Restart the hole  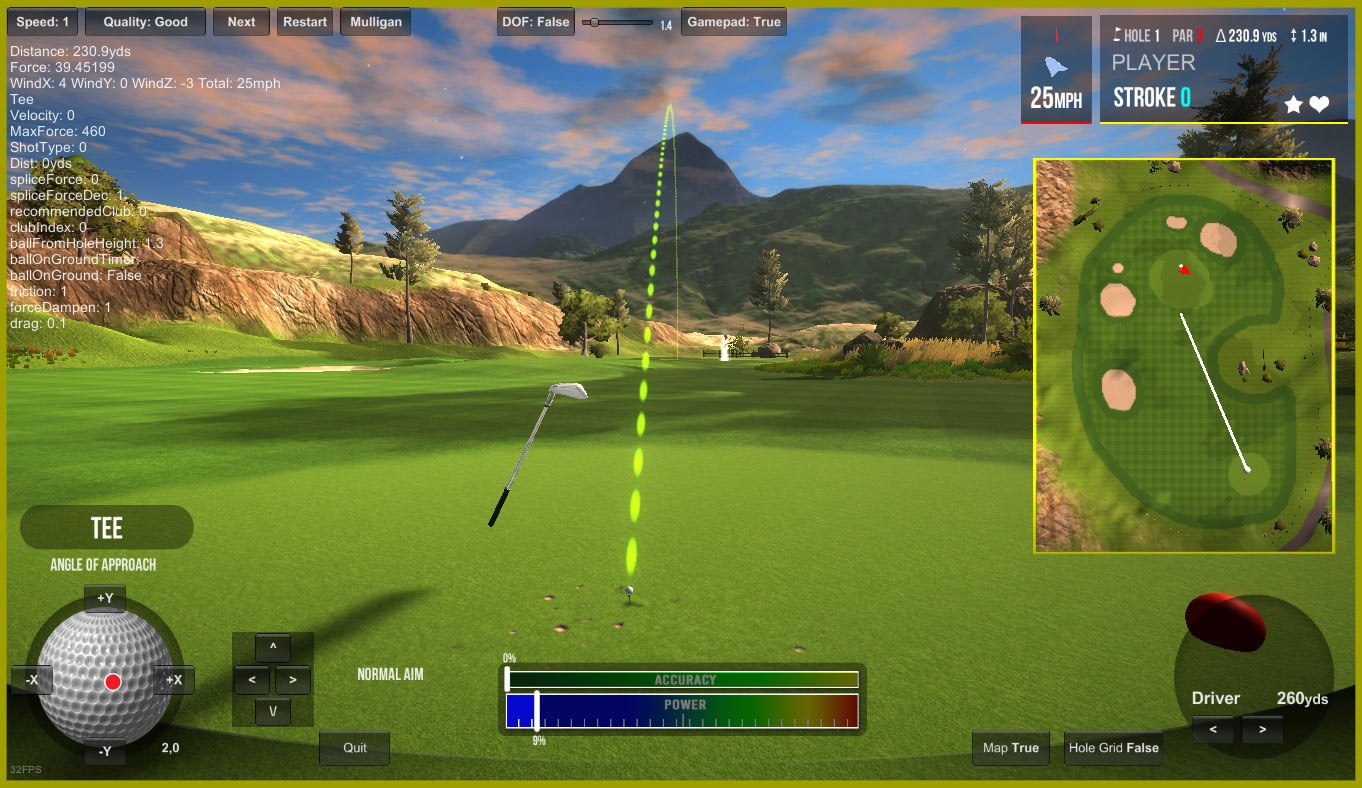coord(305,22)
